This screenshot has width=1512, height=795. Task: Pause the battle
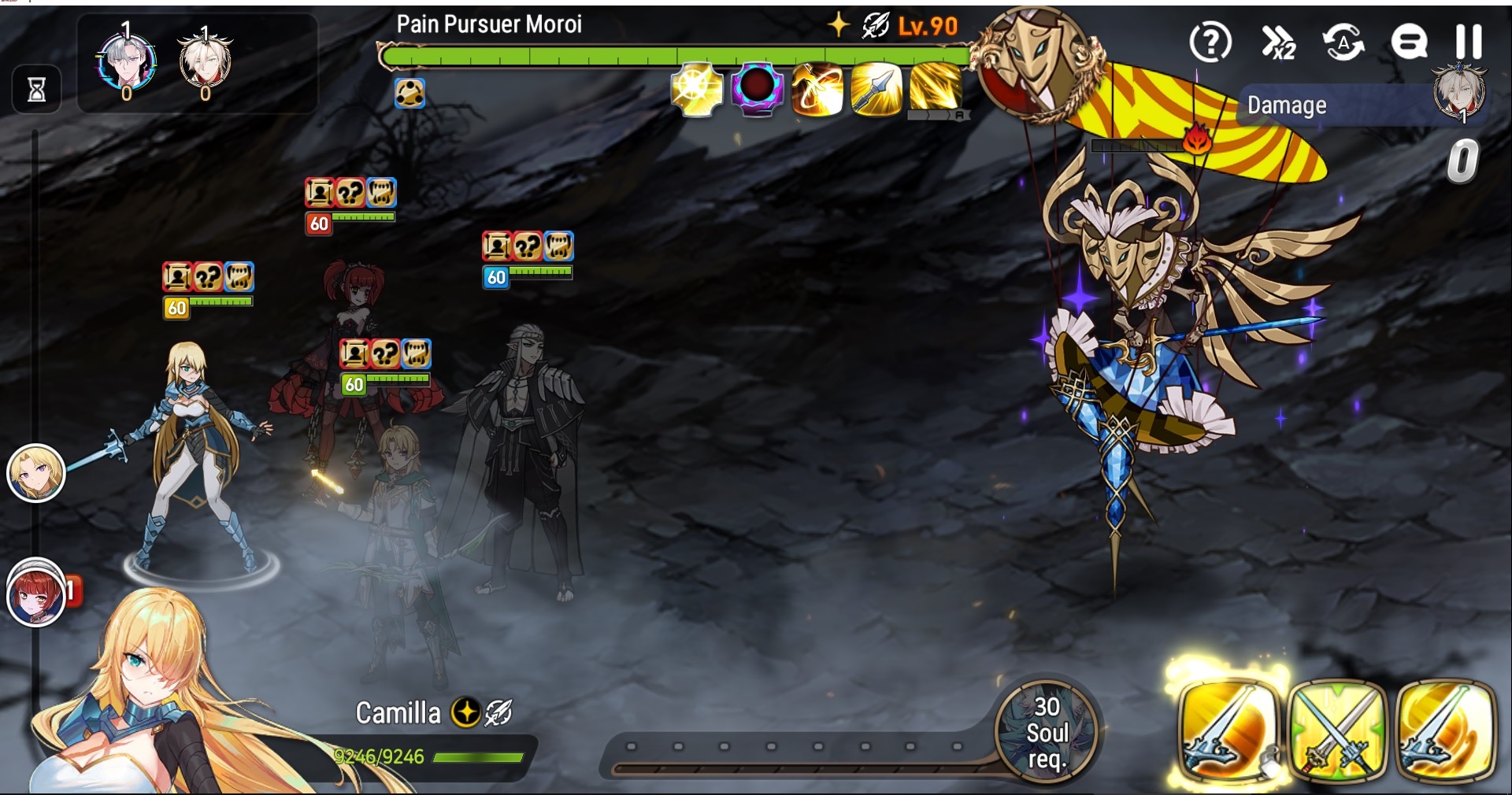[1468, 42]
